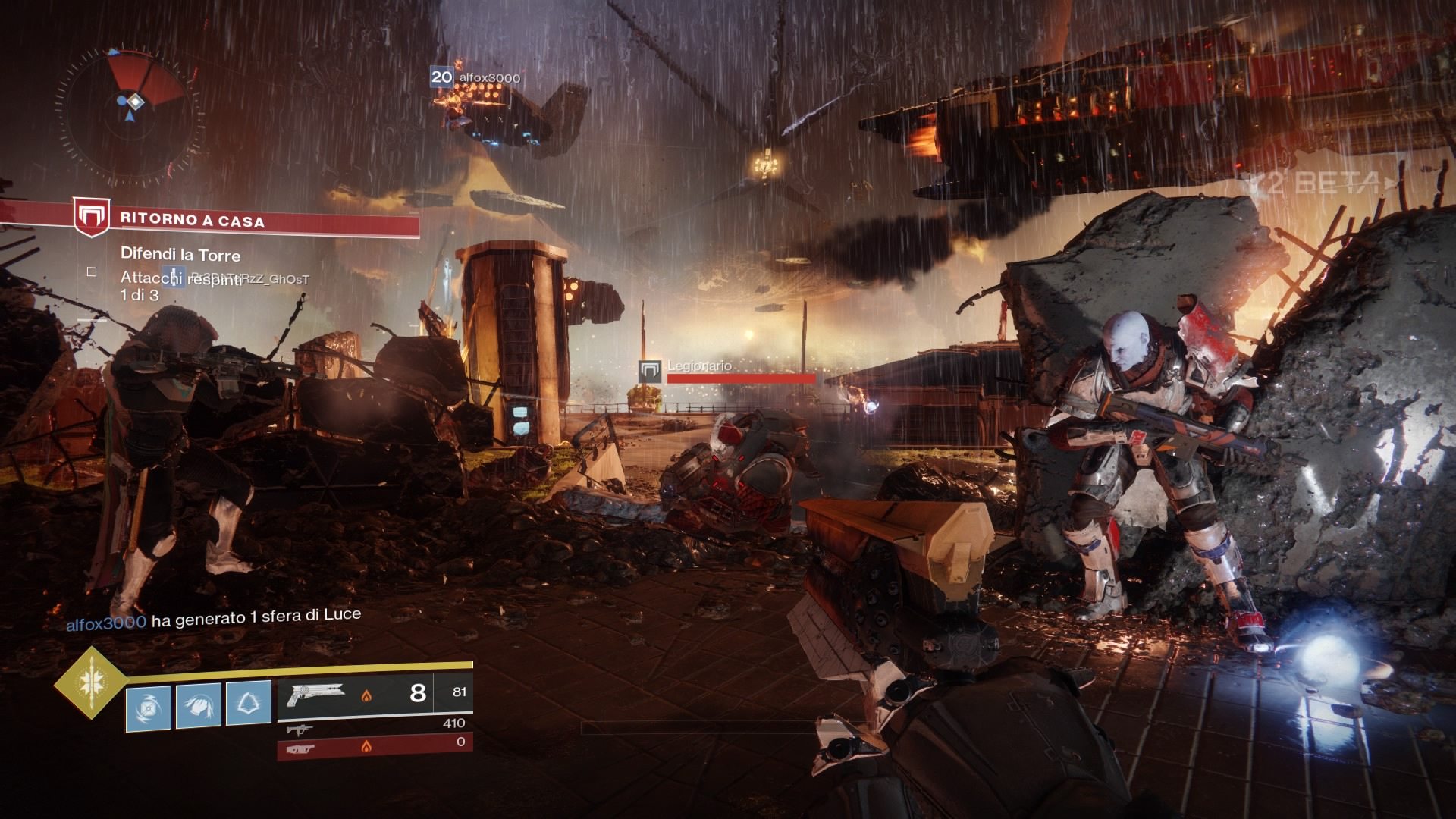
Task: Select the grenade ability icon
Action: click(149, 707)
